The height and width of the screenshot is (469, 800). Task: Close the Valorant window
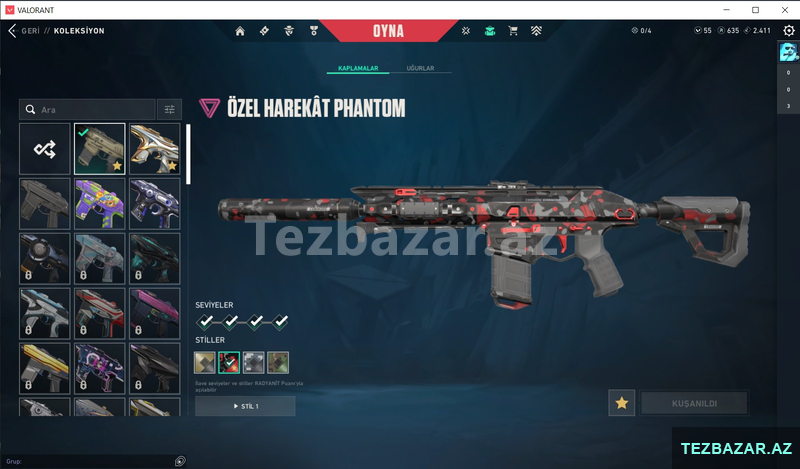click(x=782, y=9)
